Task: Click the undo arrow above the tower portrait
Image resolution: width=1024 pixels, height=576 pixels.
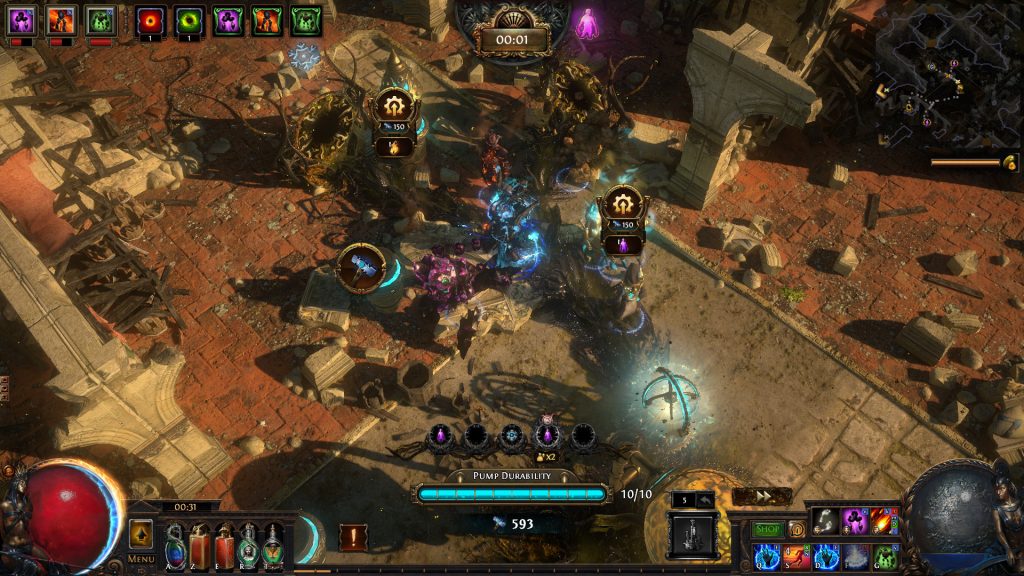Action: pyautogui.click(x=708, y=500)
